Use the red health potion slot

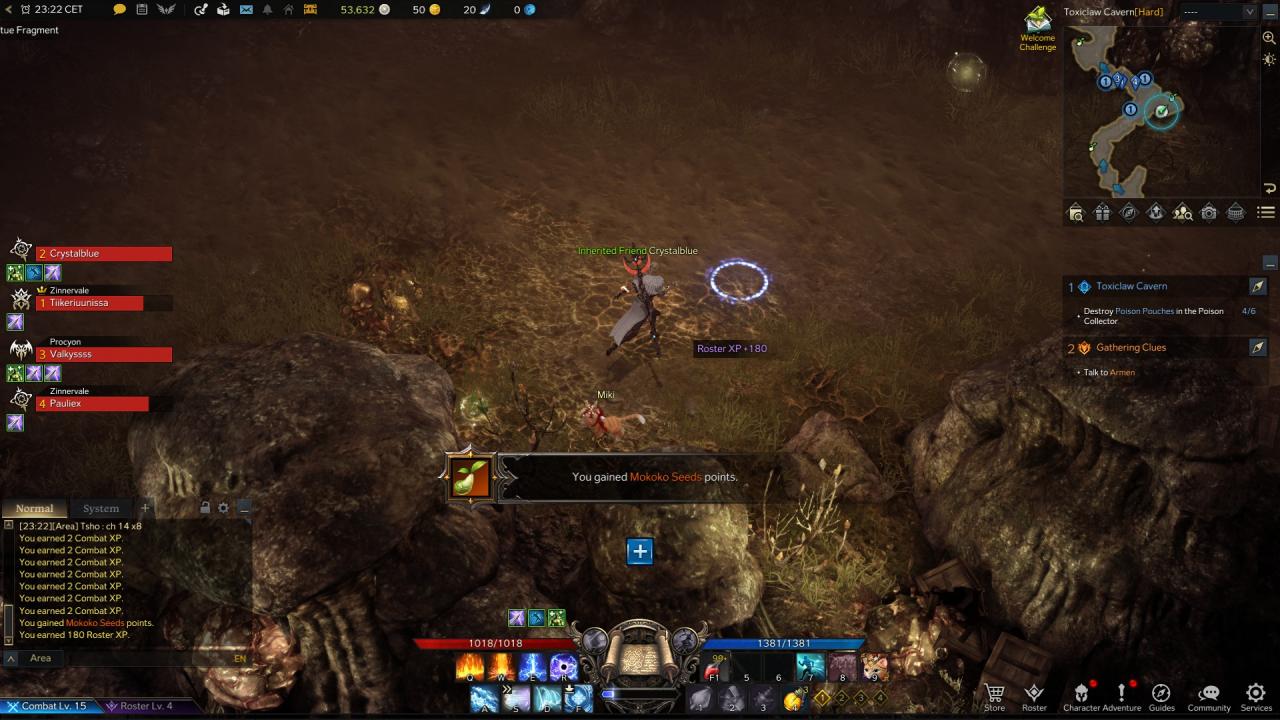[x=714, y=668]
